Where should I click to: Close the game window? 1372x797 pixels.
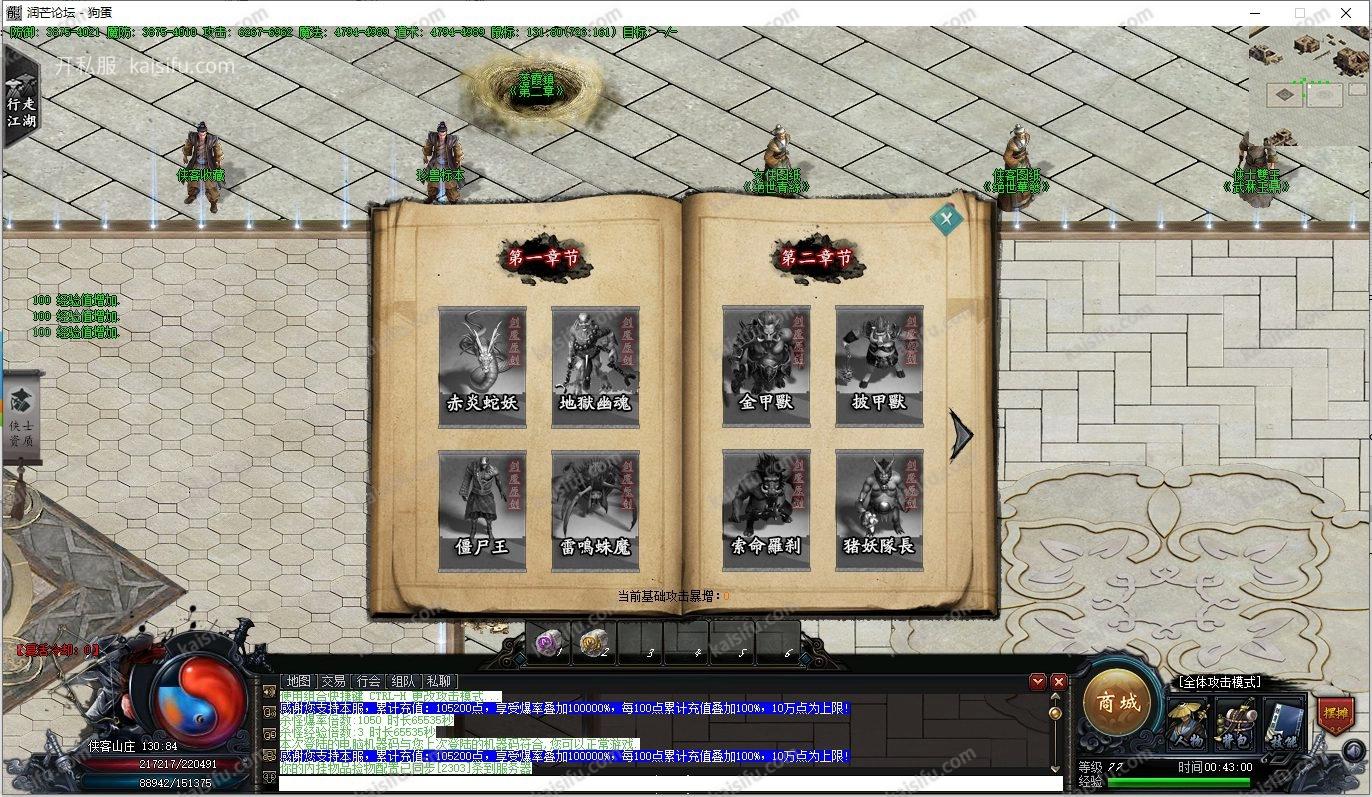(1347, 13)
